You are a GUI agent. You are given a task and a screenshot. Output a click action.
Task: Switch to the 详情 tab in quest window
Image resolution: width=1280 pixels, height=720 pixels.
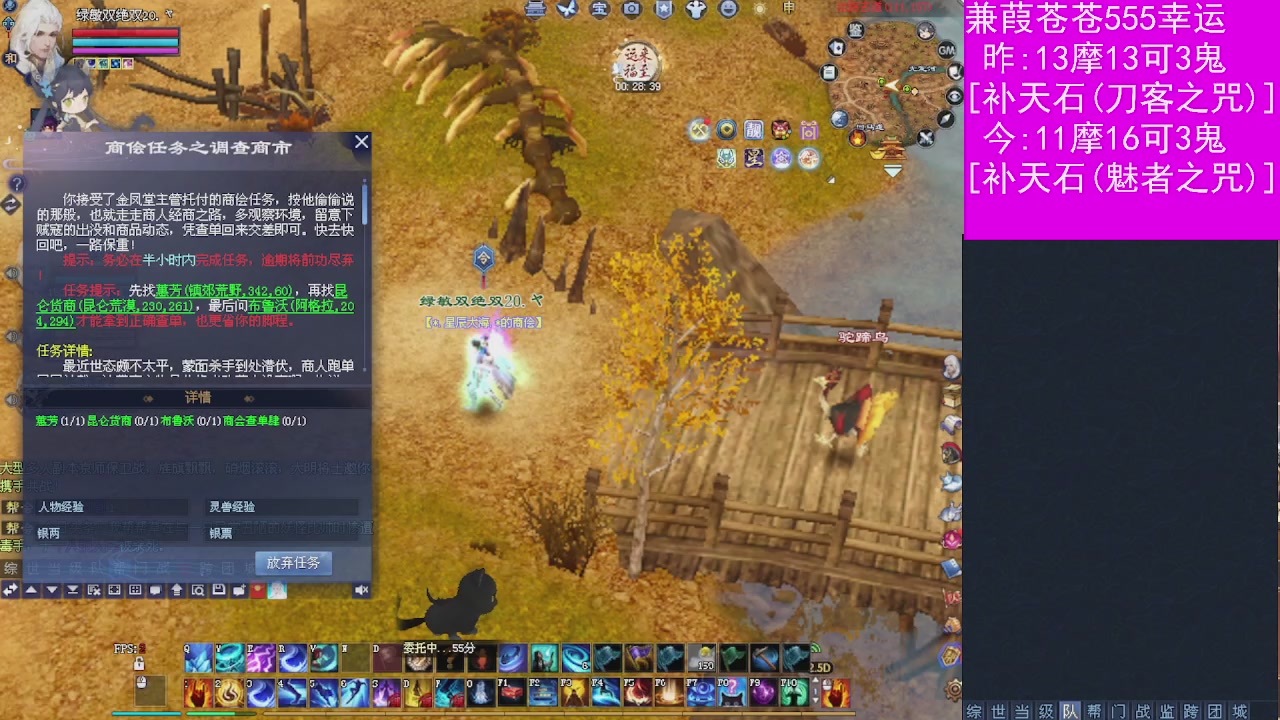[197, 397]
